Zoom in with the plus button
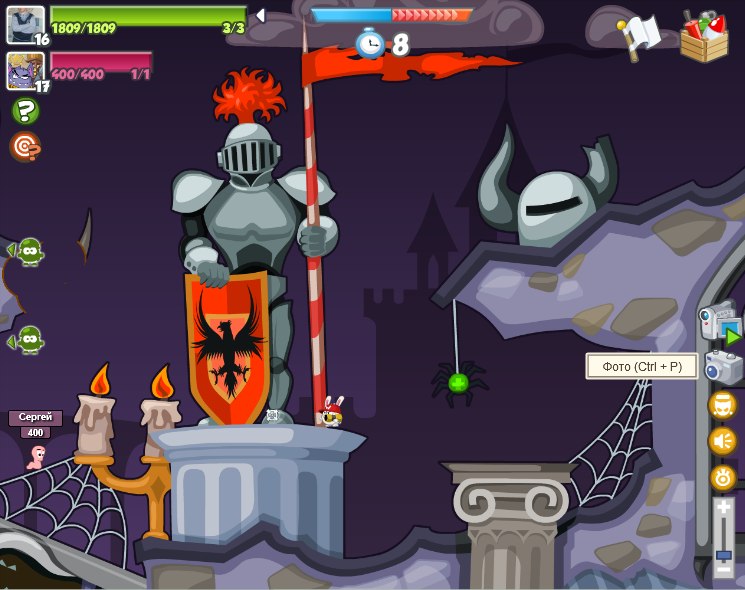745x590 pixels. 723,509
